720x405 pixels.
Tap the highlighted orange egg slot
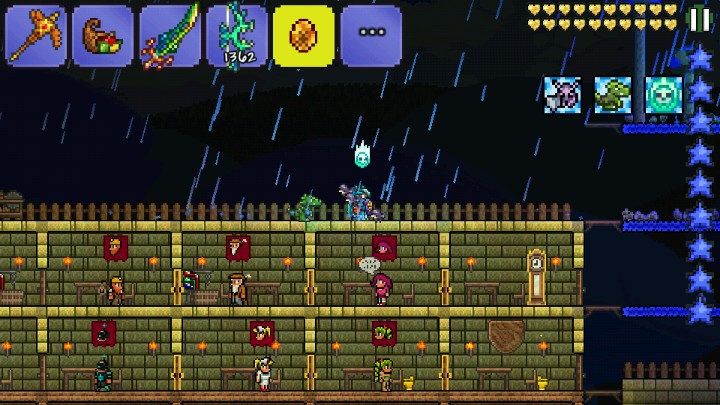click(x=304, y=36)
